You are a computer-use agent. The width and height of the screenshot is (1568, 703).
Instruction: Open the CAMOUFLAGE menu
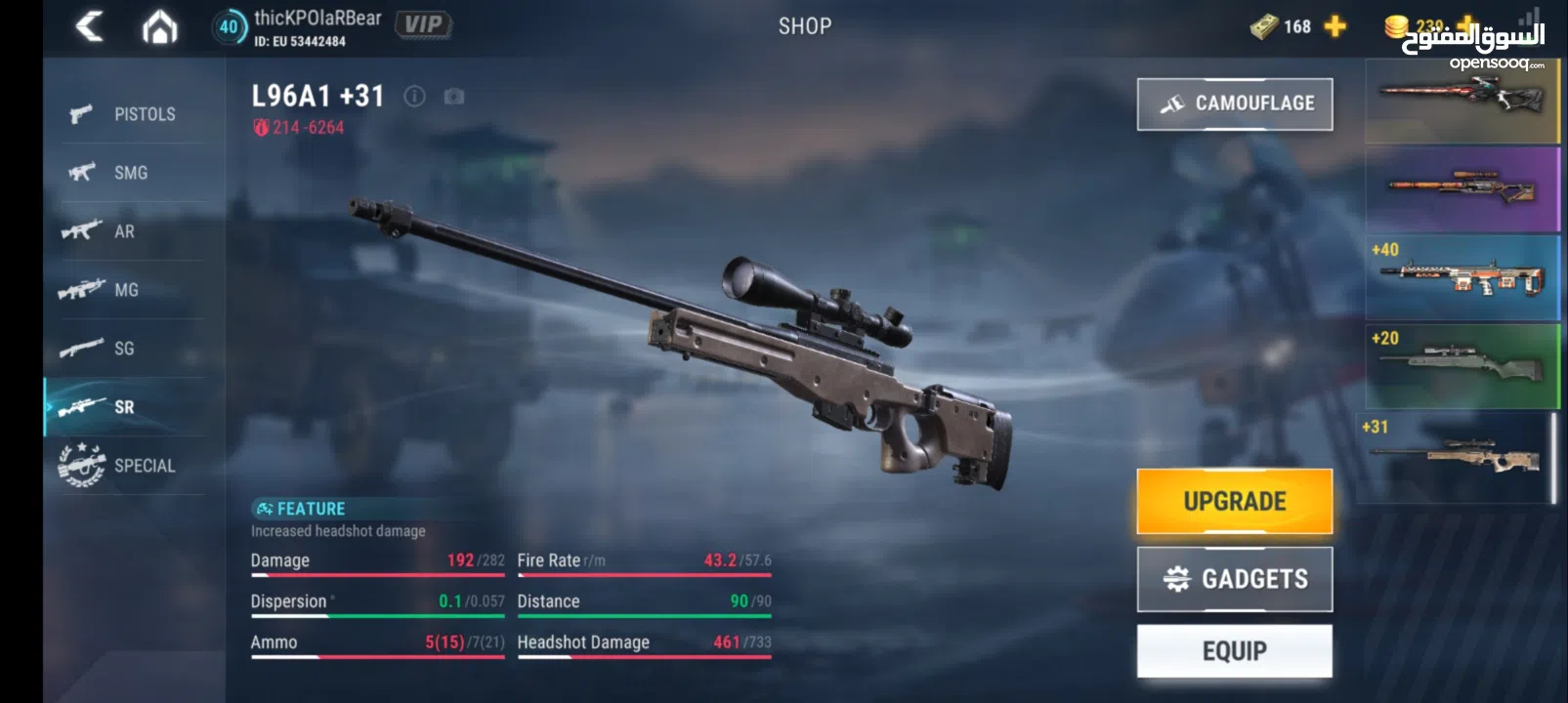click(1234, 103)
